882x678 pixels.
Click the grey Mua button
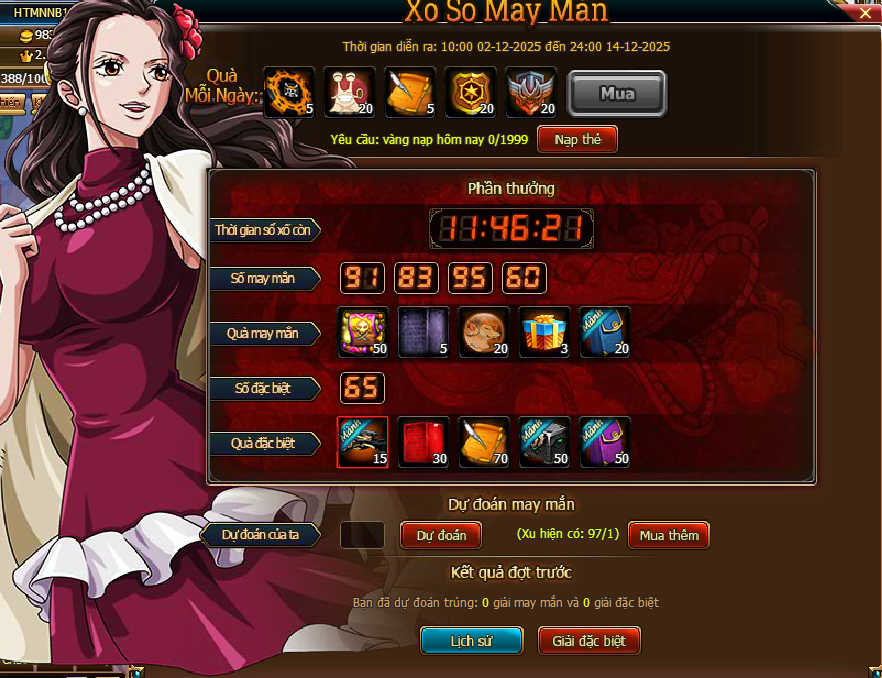click(617, 94)
